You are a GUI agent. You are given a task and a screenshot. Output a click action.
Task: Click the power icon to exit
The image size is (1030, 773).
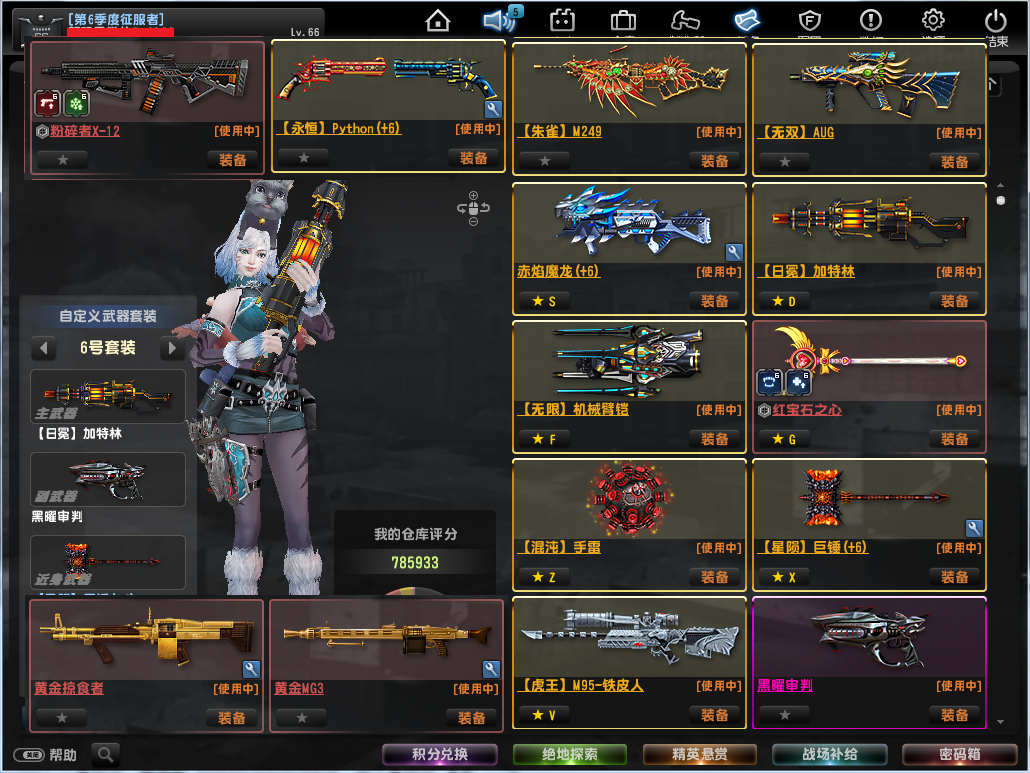995,20
